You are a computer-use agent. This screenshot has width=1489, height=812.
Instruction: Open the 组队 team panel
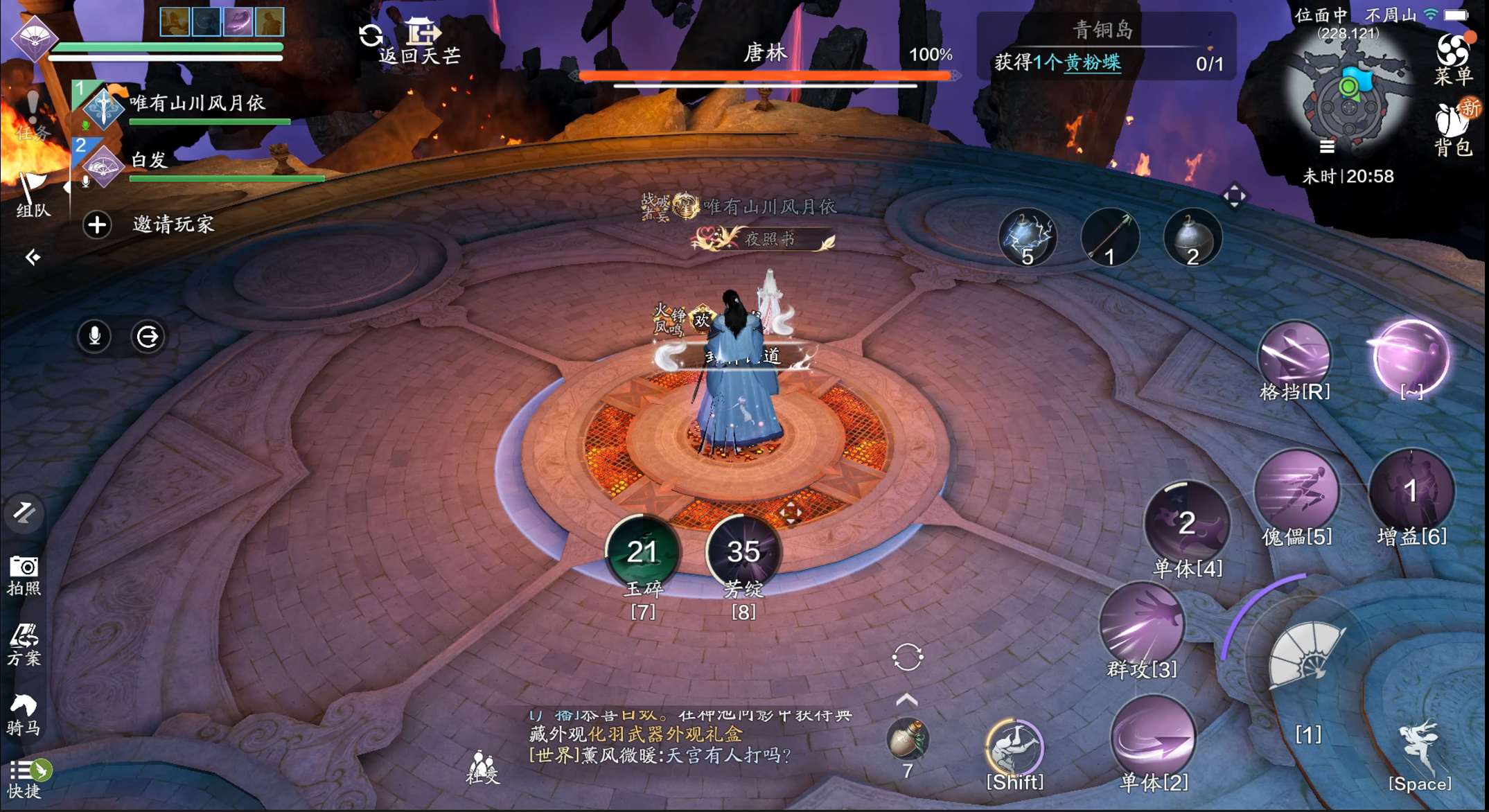coord(32,194)
